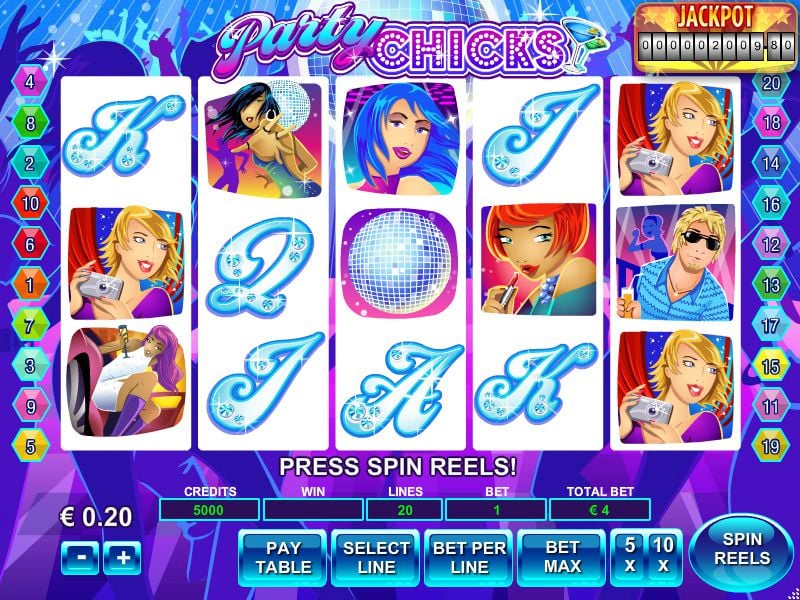Select payline 7 hexagon
This screenshot has height=600, width=800.
click(30, 326)
